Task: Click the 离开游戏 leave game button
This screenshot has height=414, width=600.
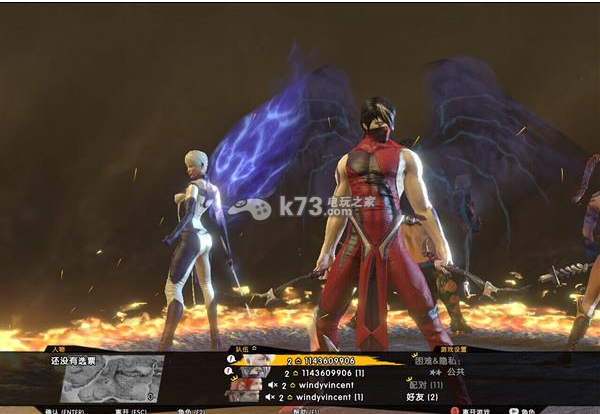Action: pos(476,410)
